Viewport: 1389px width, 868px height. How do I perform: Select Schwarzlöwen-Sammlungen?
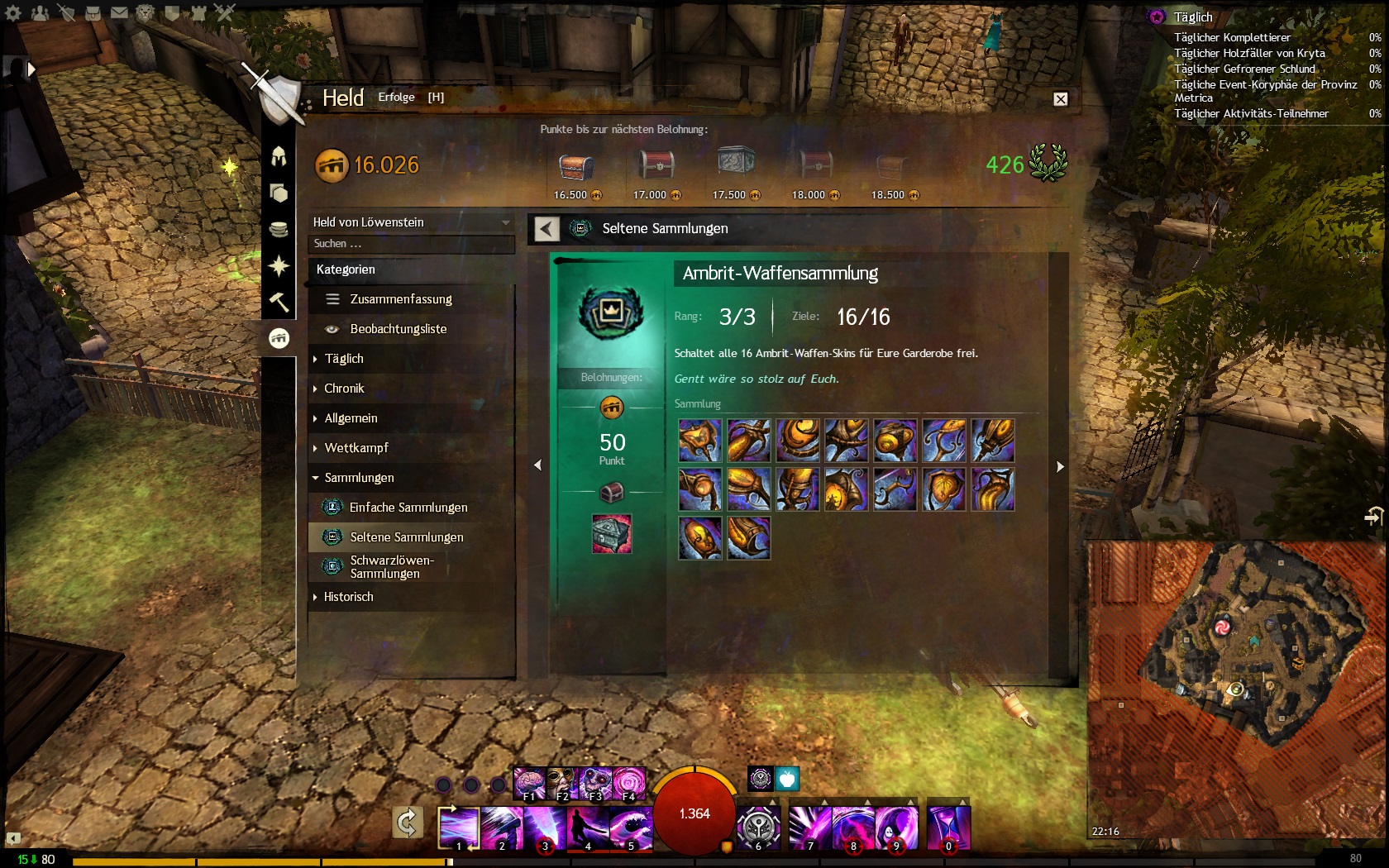pyautogui.click(x=391, y=567)
